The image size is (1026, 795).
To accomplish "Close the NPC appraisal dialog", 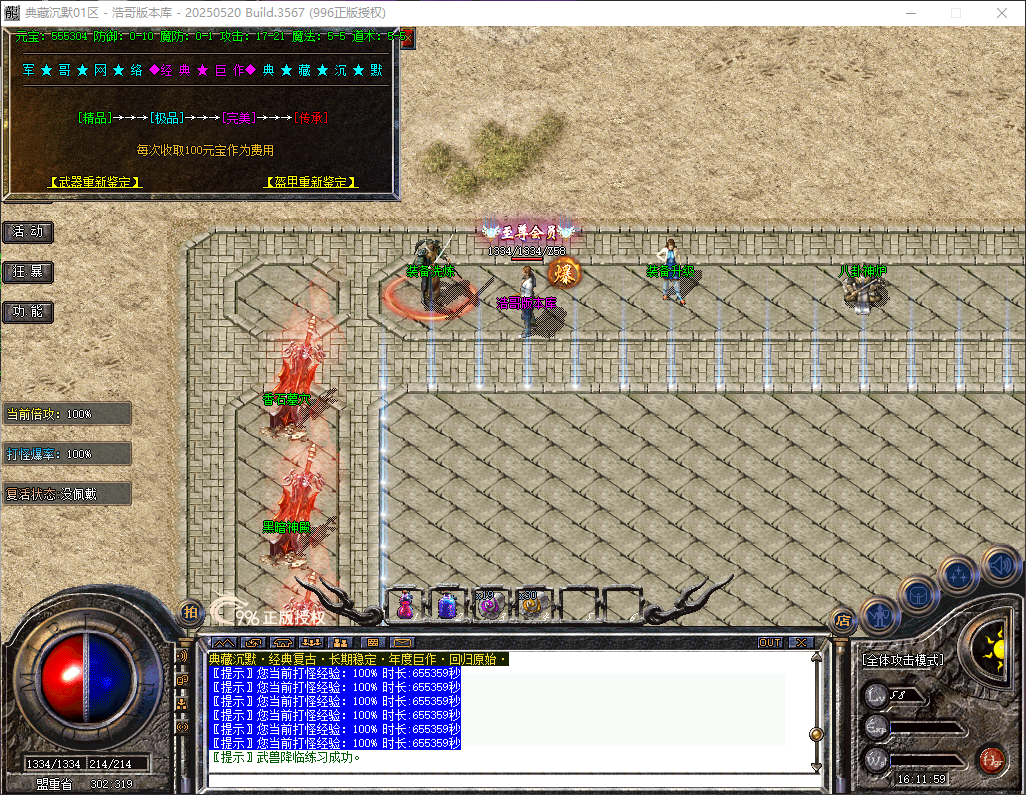I will coord(405,37).
